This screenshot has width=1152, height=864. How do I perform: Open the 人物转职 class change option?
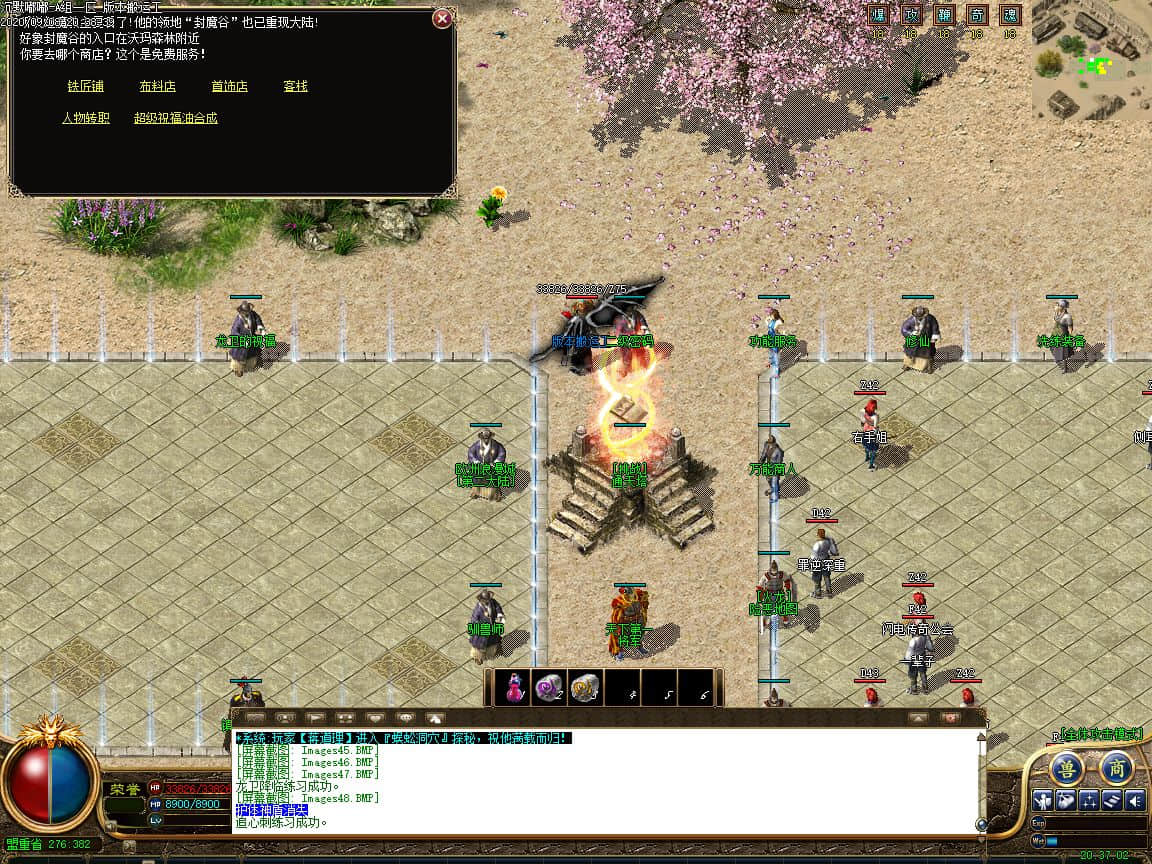tap(86, 118)
